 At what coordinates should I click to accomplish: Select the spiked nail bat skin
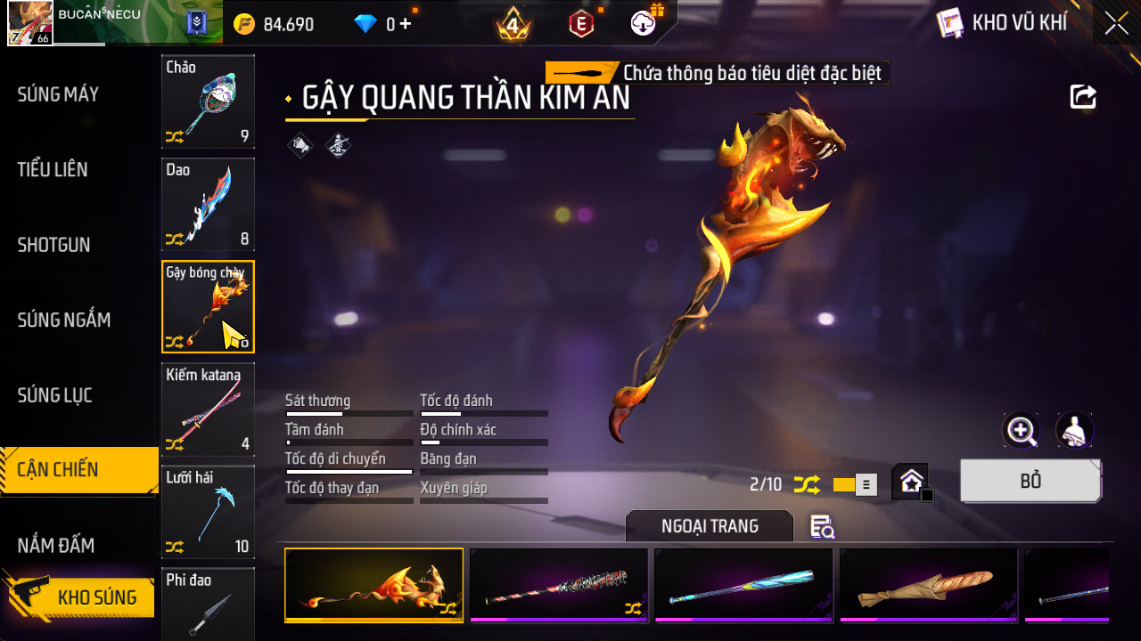click(x=559, y=586)
